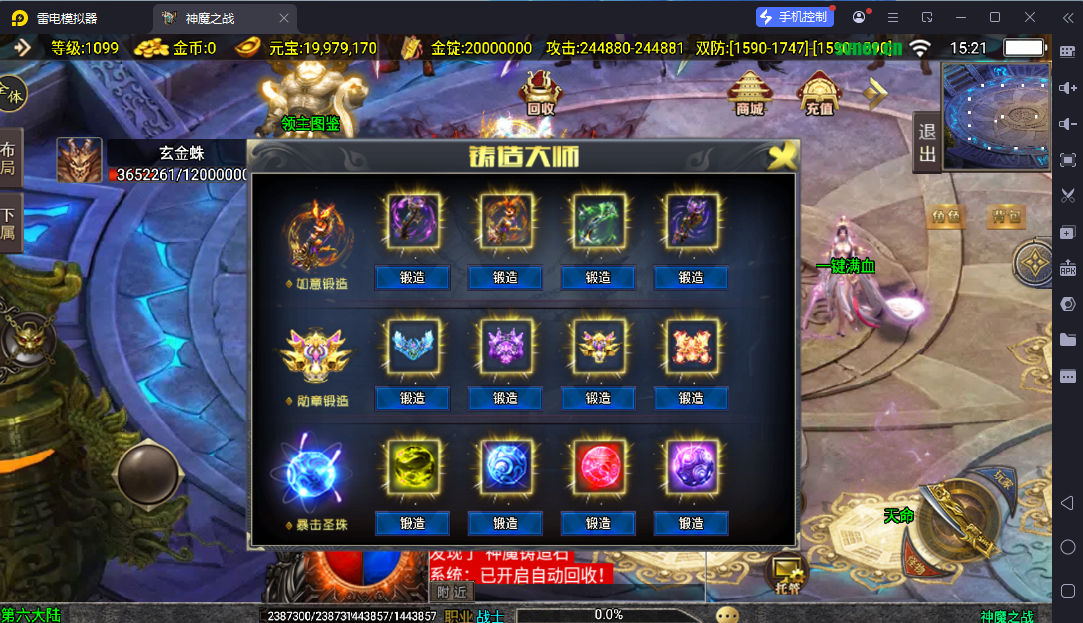
Task: Switch to the 附近 chat tab
Action: coord(452,592)
